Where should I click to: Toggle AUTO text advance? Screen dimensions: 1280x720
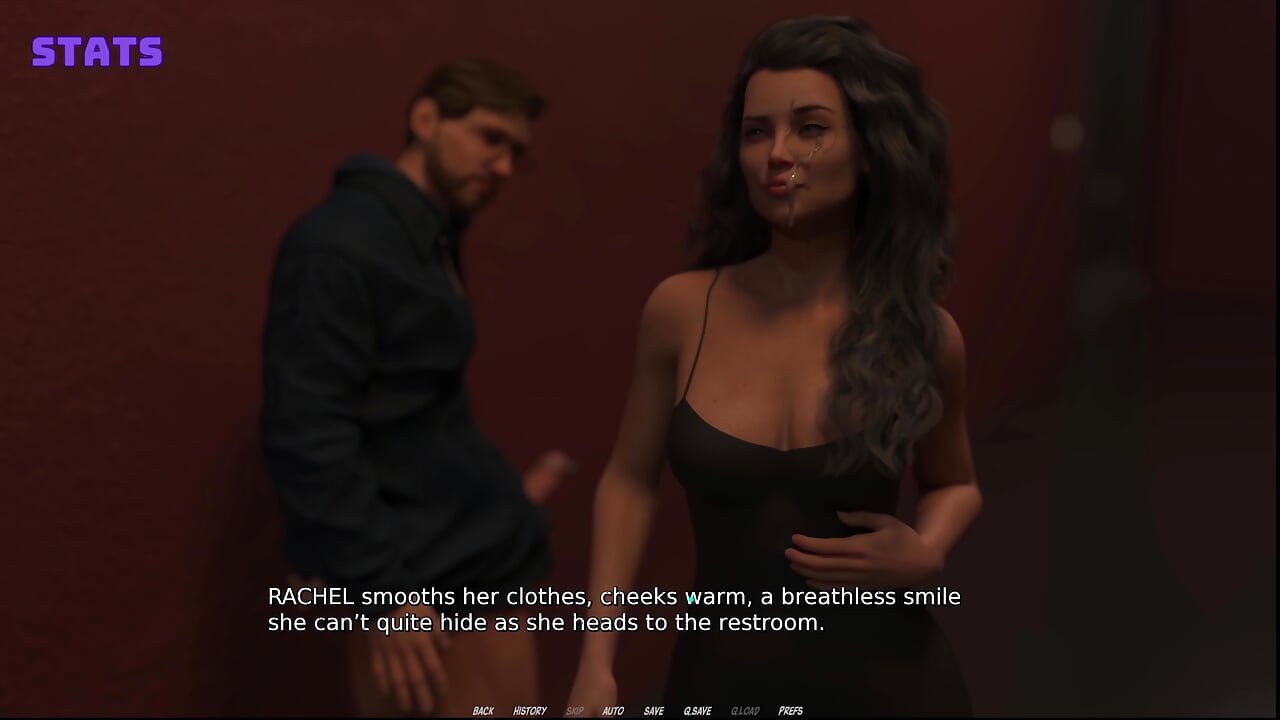(613, 711)
